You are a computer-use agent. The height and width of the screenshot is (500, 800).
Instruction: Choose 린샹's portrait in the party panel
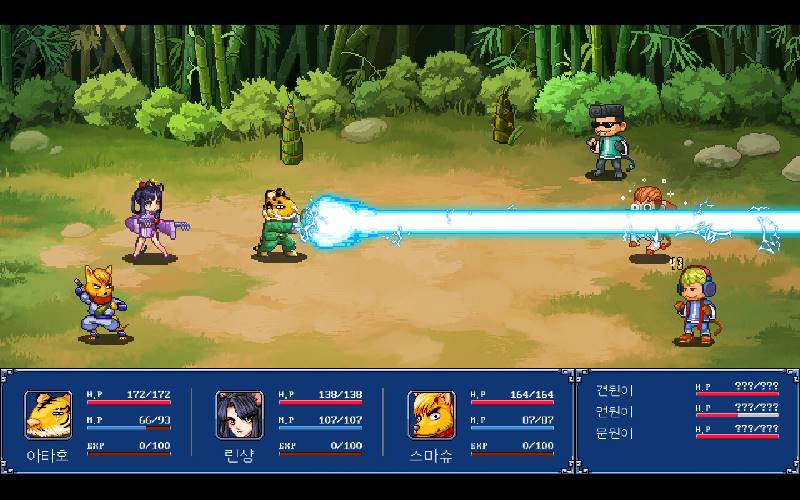tap(239, 415)
